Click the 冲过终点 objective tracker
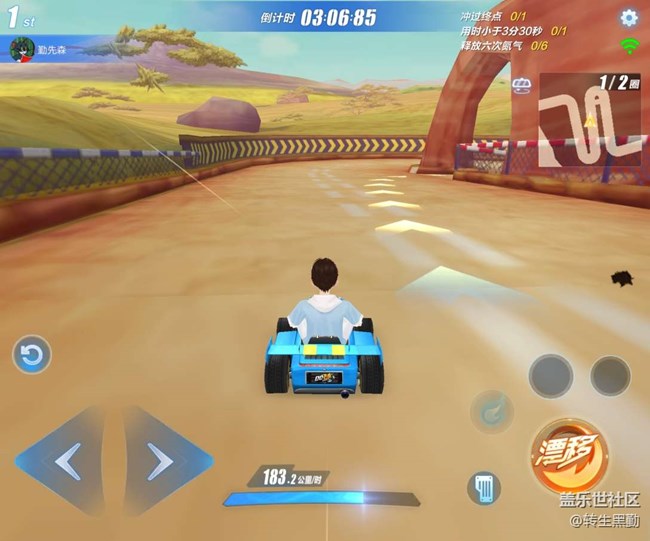Image resolution: width=650 pixels, height=541 pixels. pos(494,17)
